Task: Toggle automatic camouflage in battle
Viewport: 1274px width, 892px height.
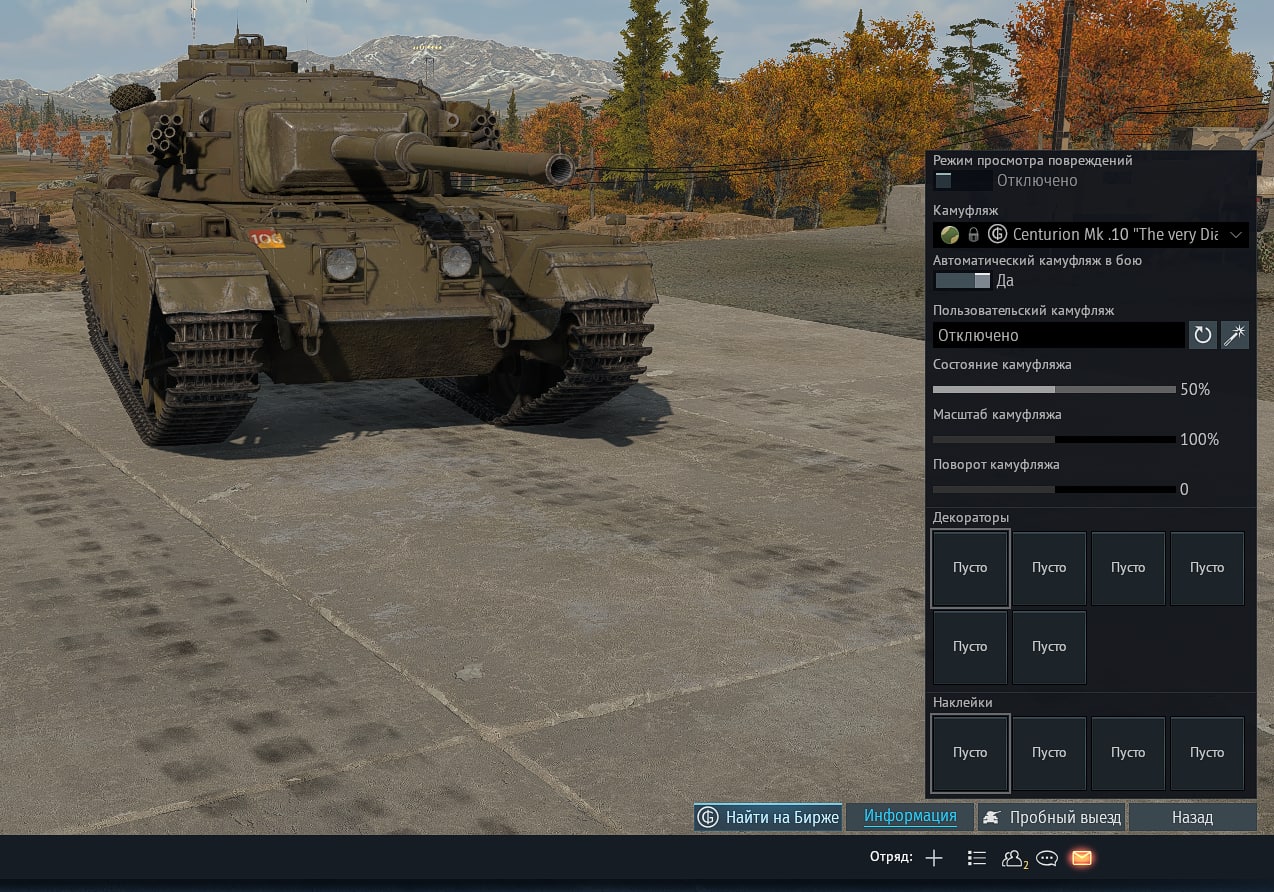Action: [x=962, y=281]
